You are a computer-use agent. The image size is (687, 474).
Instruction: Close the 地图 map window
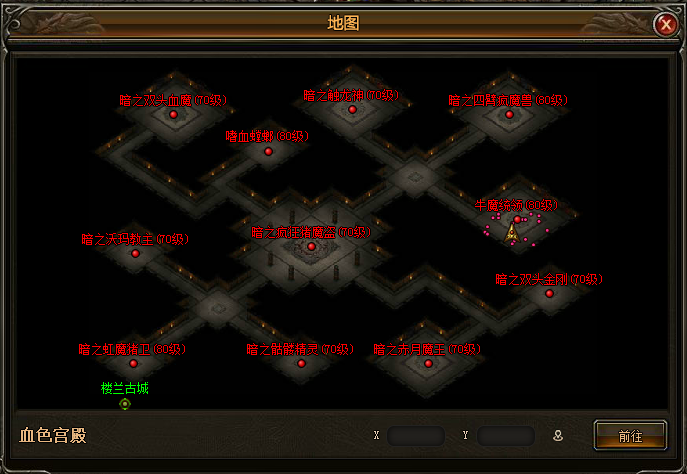[665, 25]
